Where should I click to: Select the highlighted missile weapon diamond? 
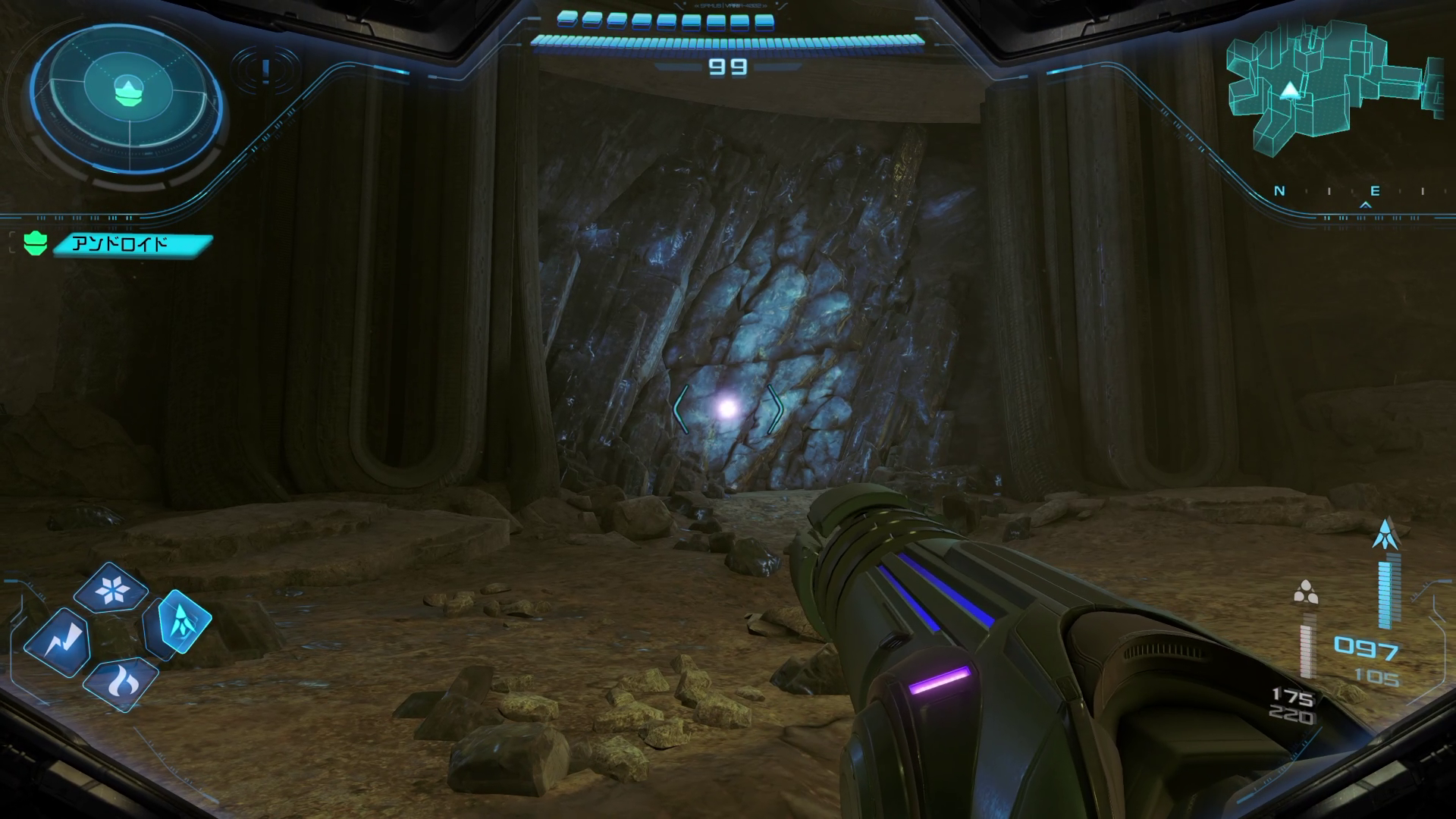coord(178,623)
